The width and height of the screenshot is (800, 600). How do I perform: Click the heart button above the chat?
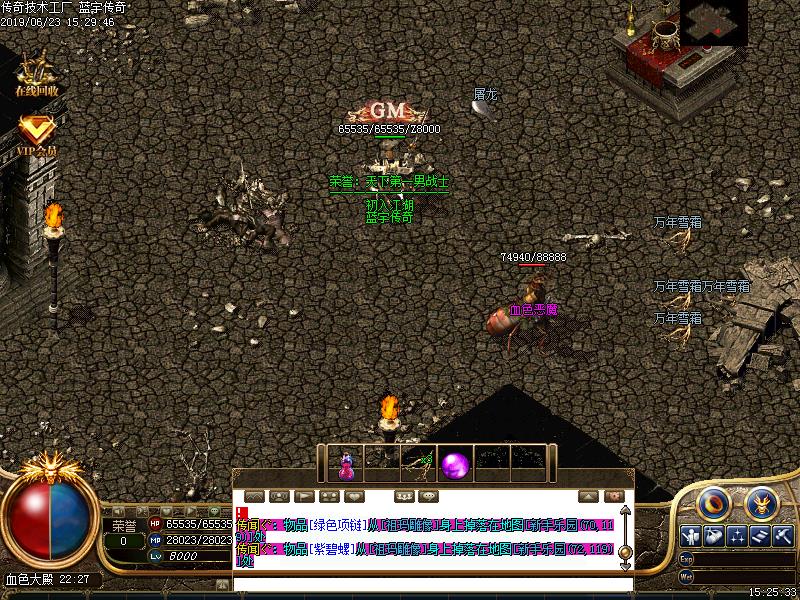point(354,496)
